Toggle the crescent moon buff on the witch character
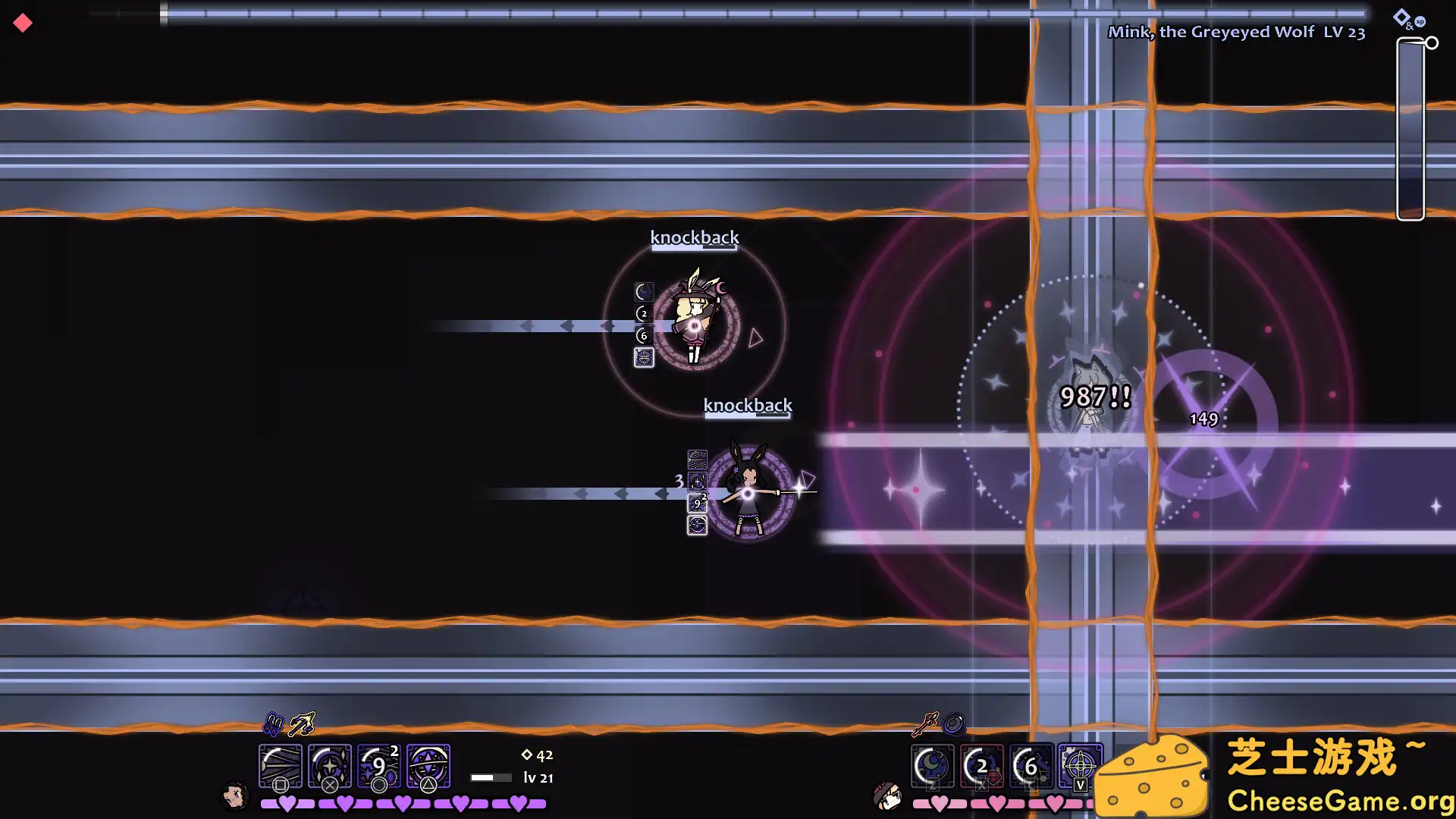 coord(643,291)
